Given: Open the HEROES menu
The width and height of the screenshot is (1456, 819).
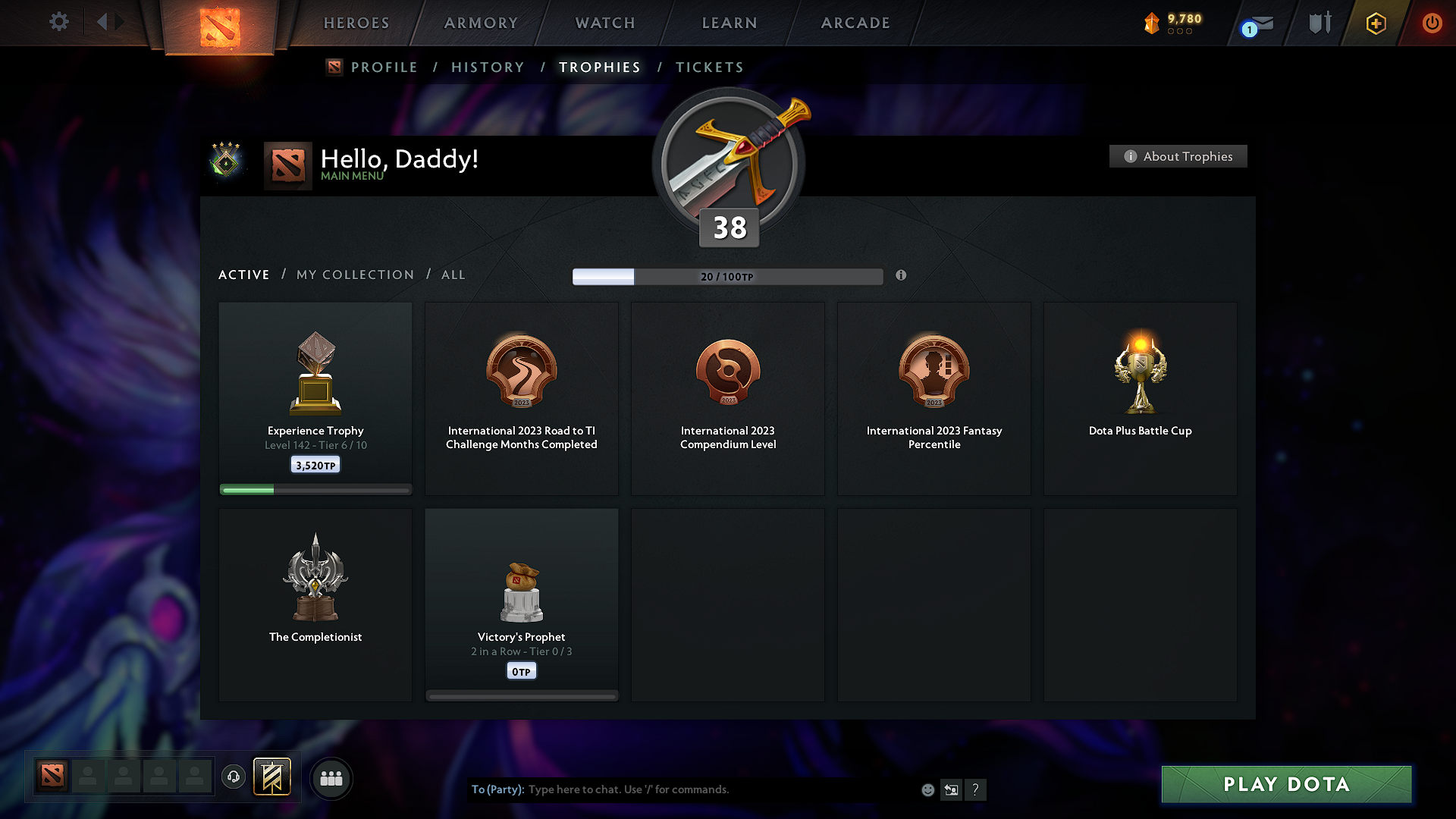Looking at the screenshot, I should (356, 23).
